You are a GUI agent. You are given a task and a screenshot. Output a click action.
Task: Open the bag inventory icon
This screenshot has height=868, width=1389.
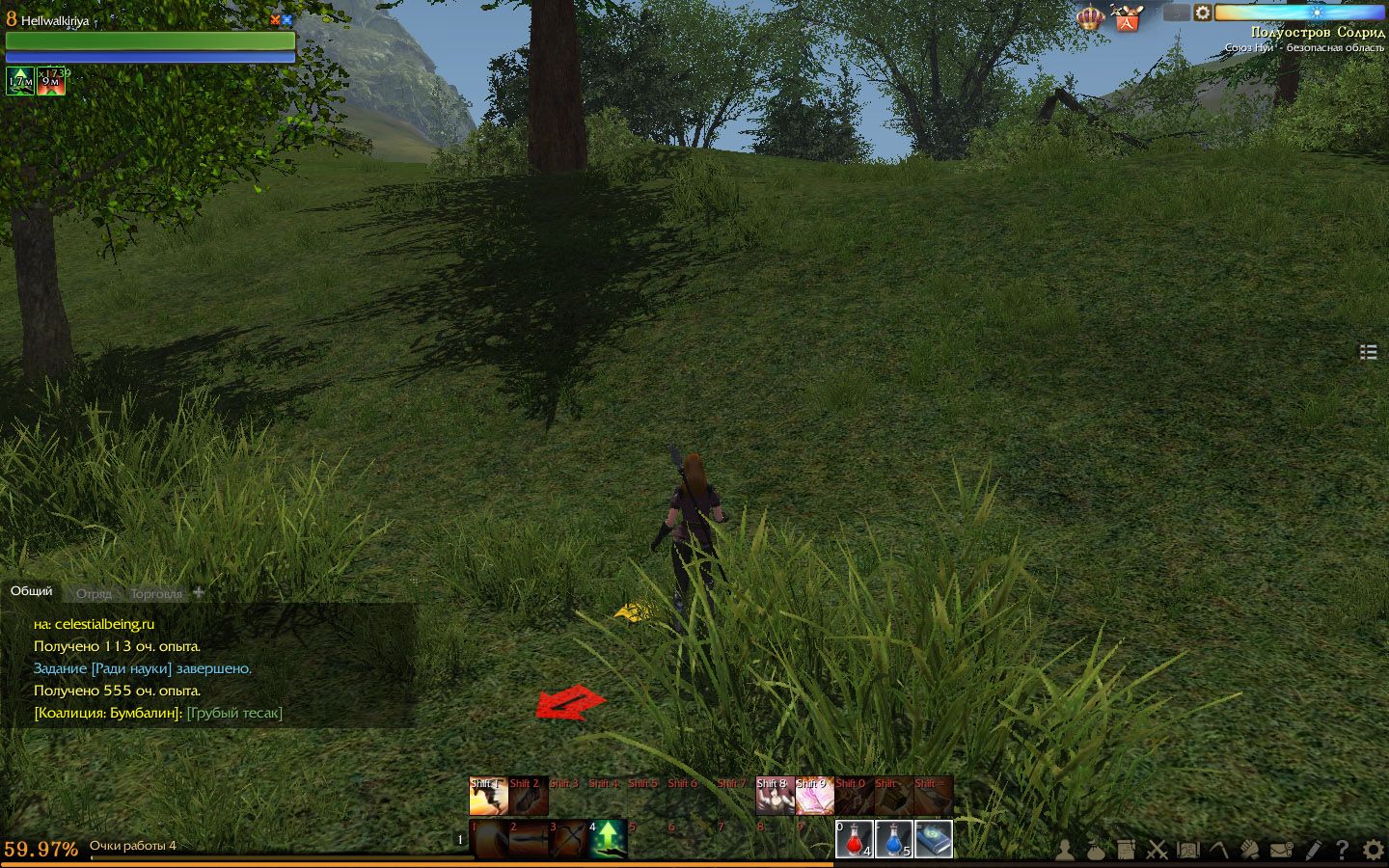[1096, 850]
